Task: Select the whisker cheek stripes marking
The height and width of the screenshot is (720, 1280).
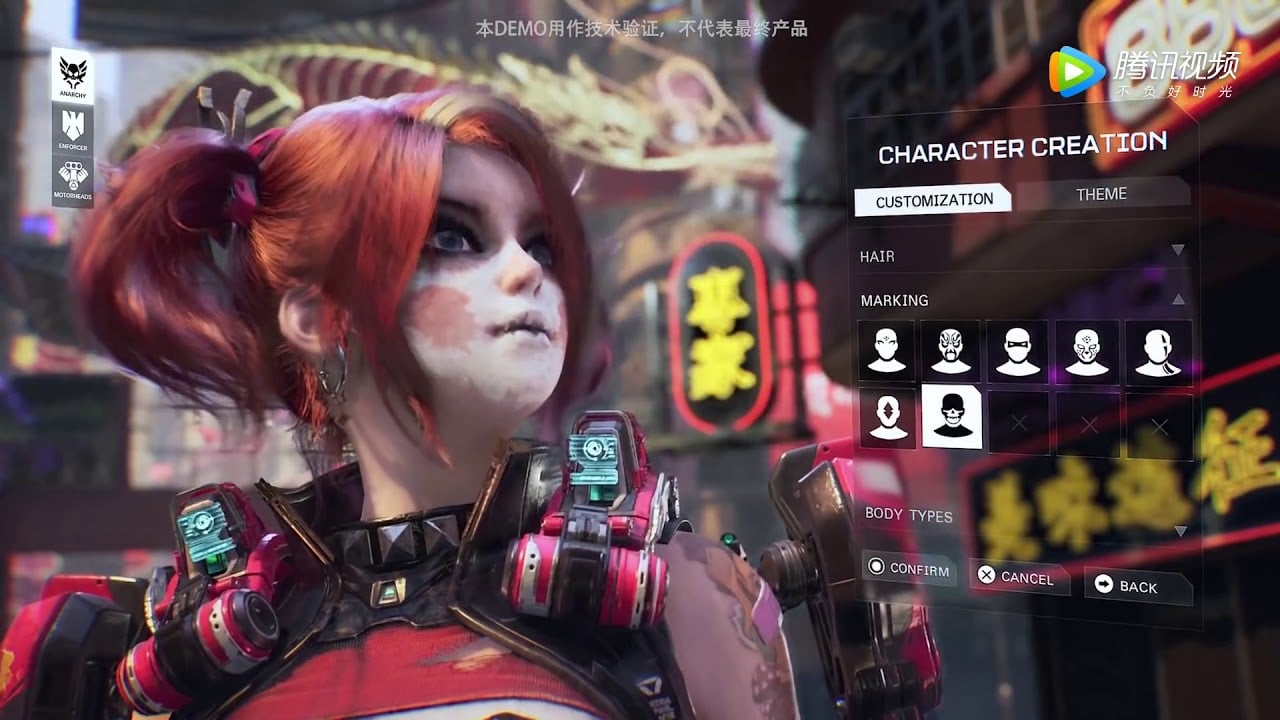Action: (x=1089, y=351)
